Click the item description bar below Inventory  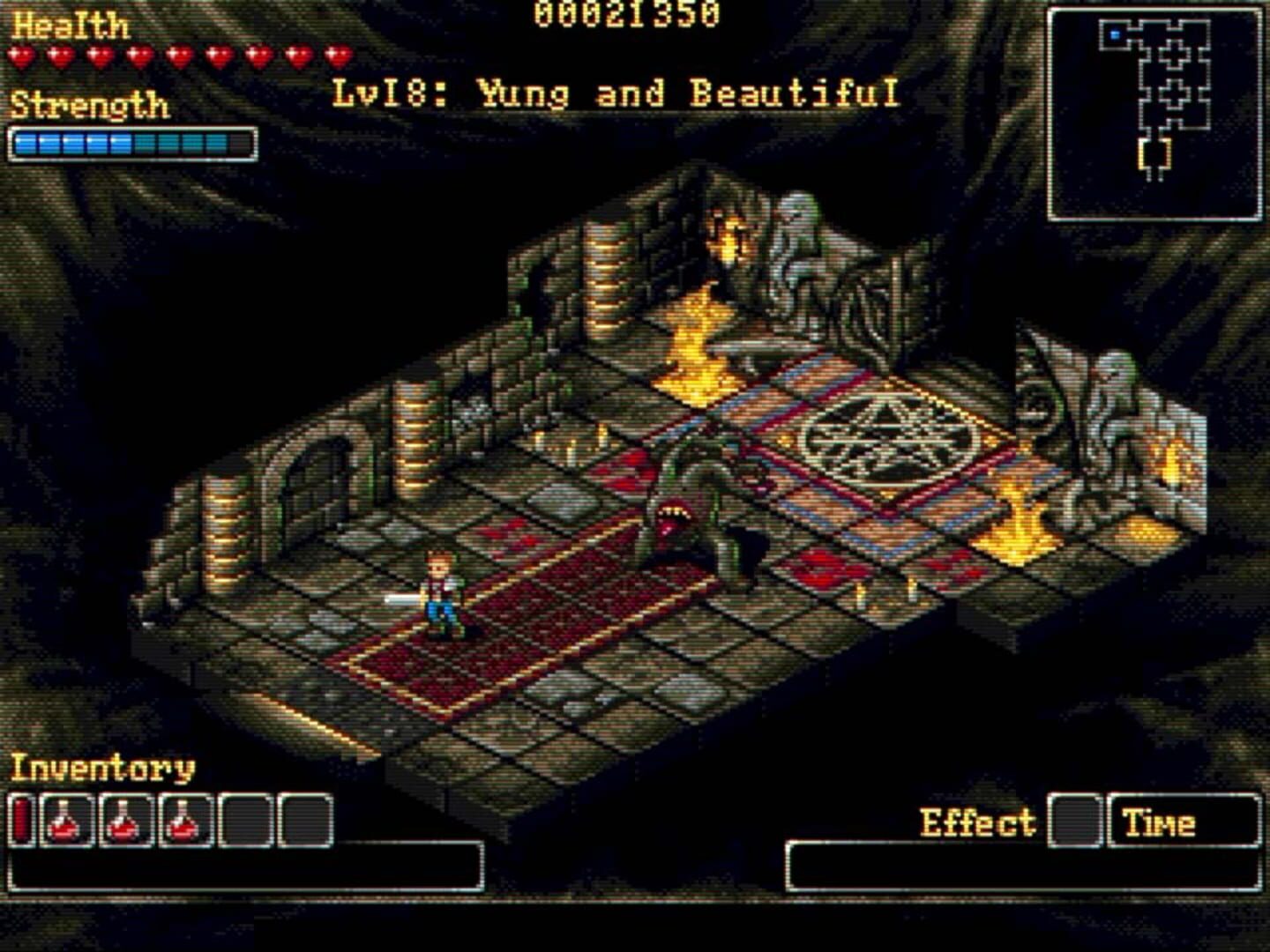pyautogui.click(x=247, y=866)
